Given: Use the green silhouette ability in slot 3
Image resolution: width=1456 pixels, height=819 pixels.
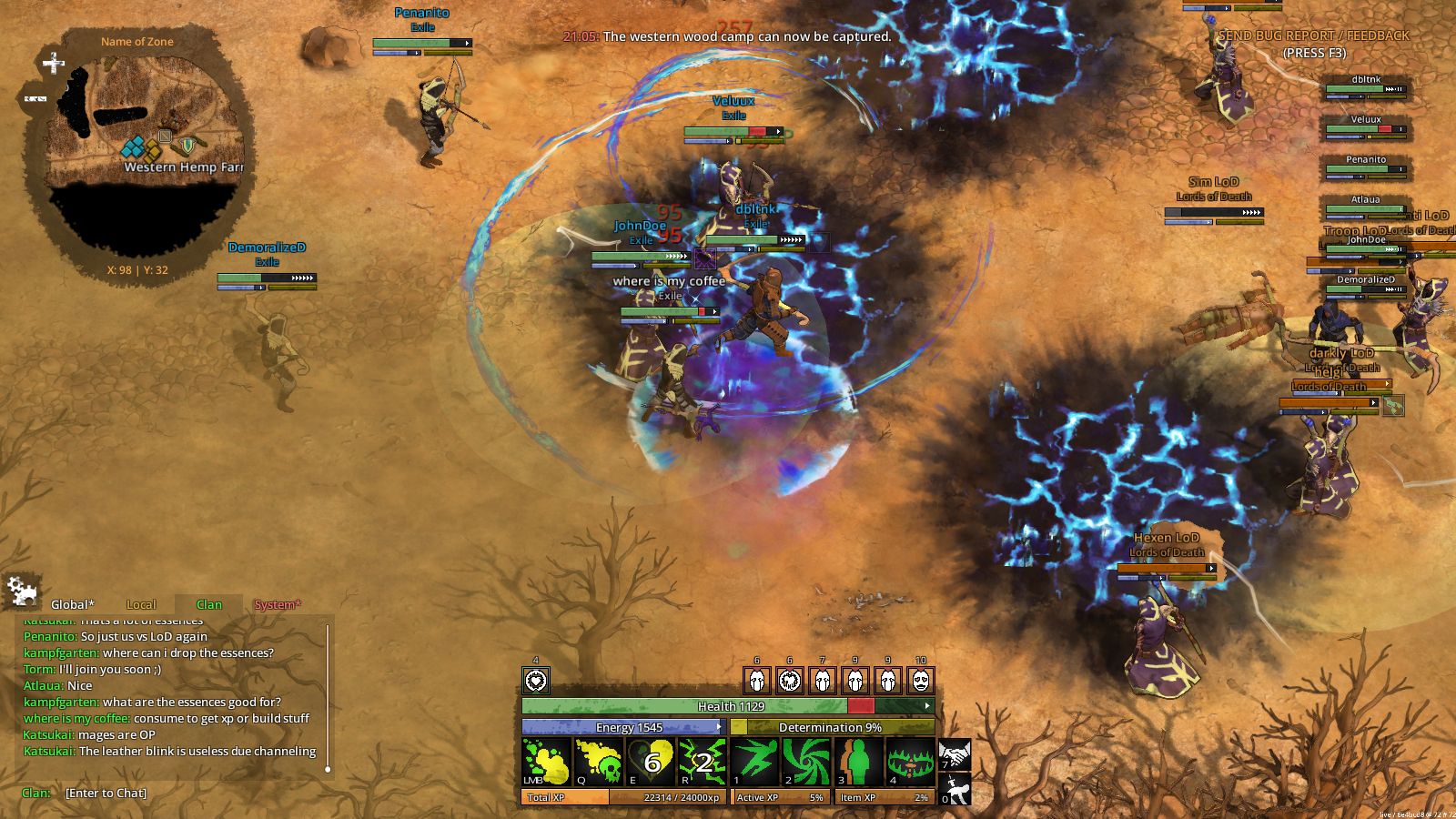Looking at the screenshot, I should pos(859,762).
